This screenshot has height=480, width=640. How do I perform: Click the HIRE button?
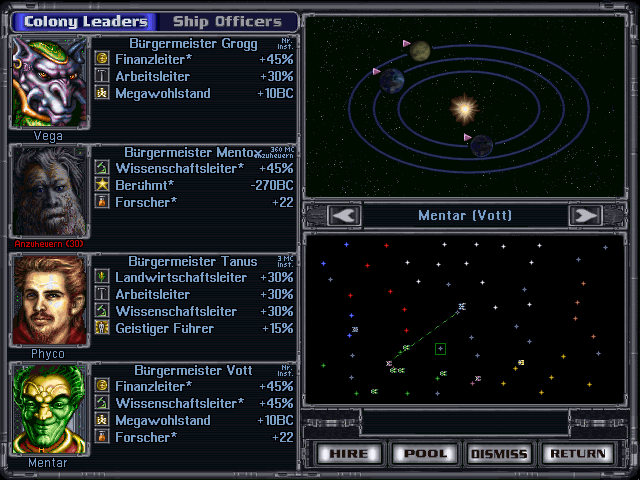click(x=349, y=453)
